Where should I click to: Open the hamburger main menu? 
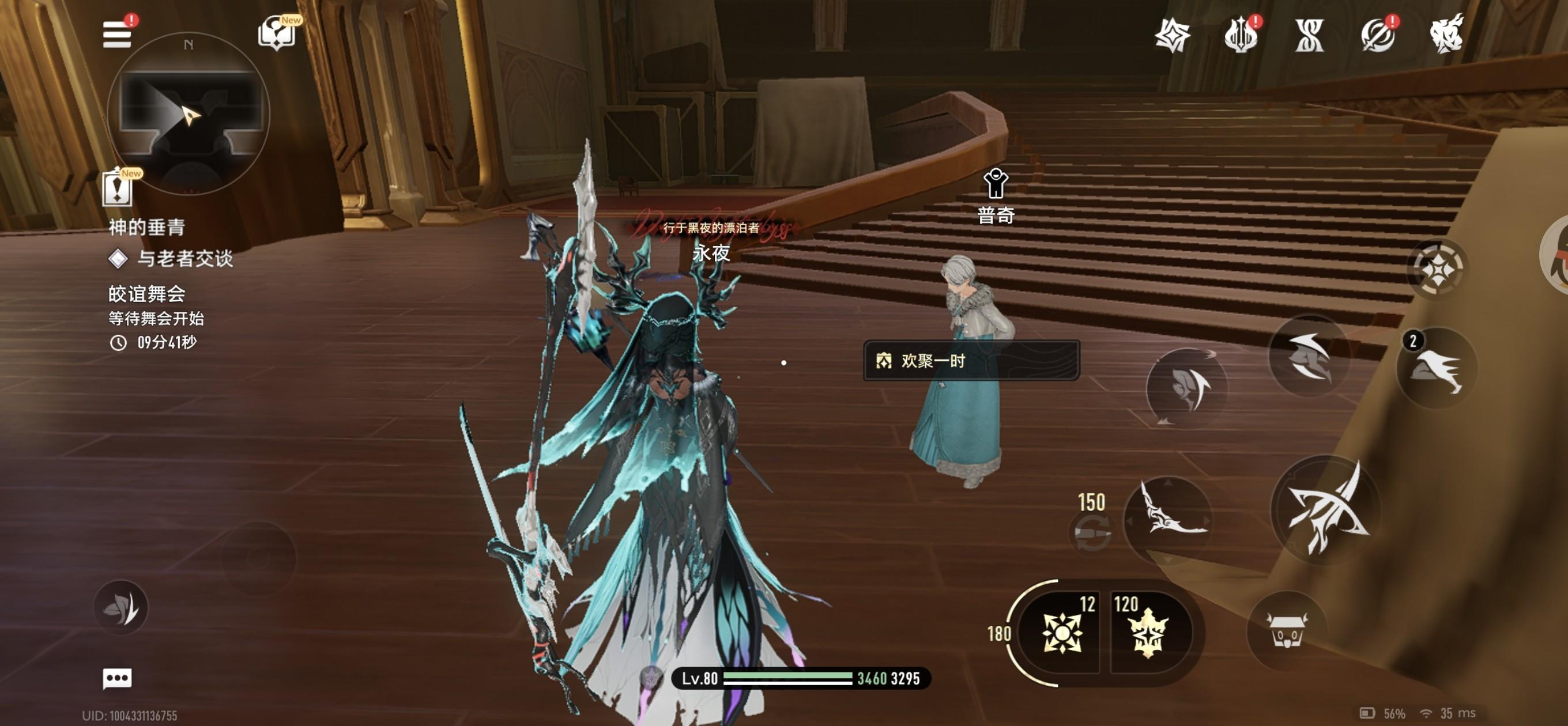click(117, 35)
